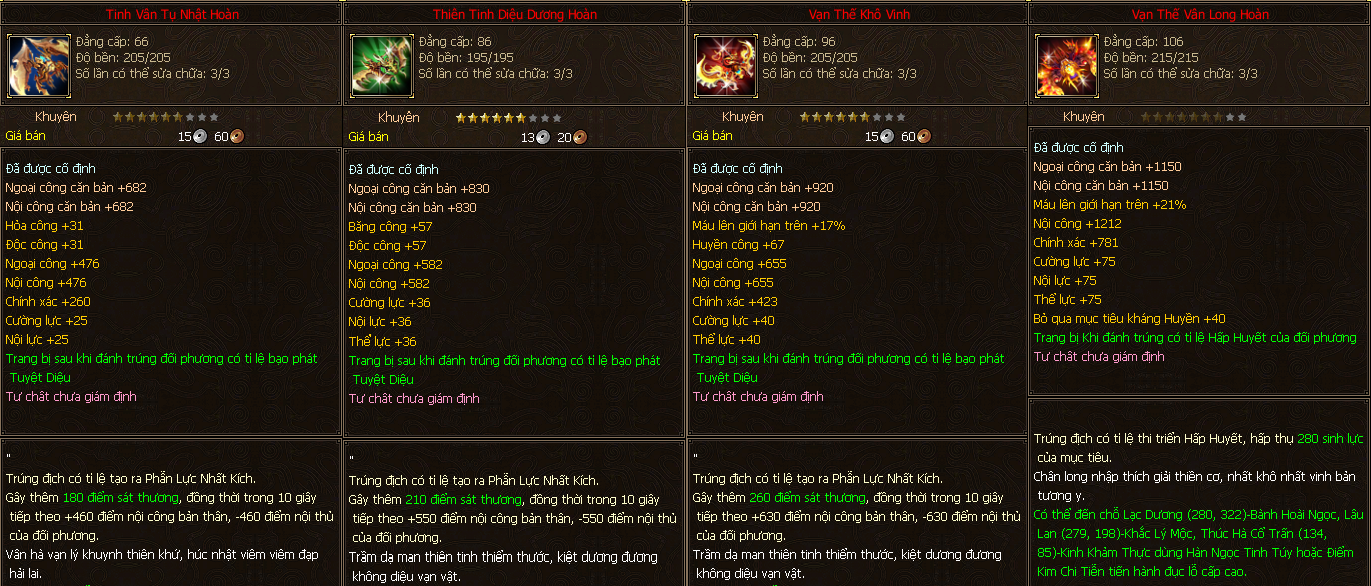This screenshot has height=586, width=1371.
Task: Choose the Vạn Thế Khô Vinh item icon
Action: pyautogui.click(x=726, y=66)
